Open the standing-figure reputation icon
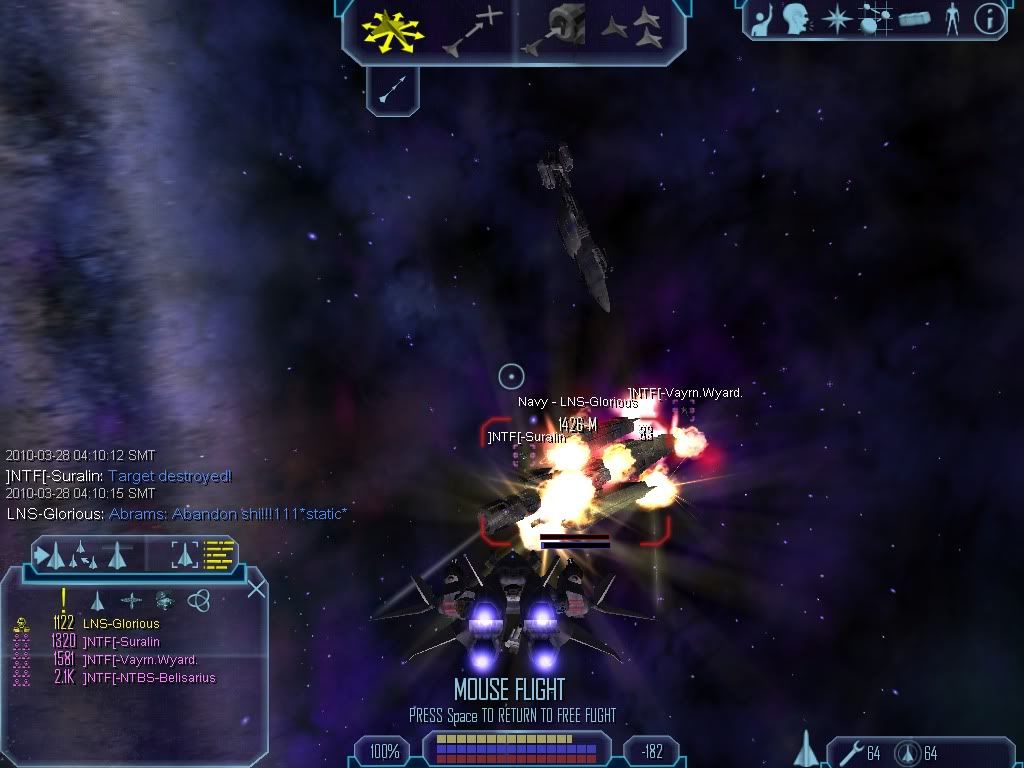This screenshot has height=768, width=1024. (952, 19)
